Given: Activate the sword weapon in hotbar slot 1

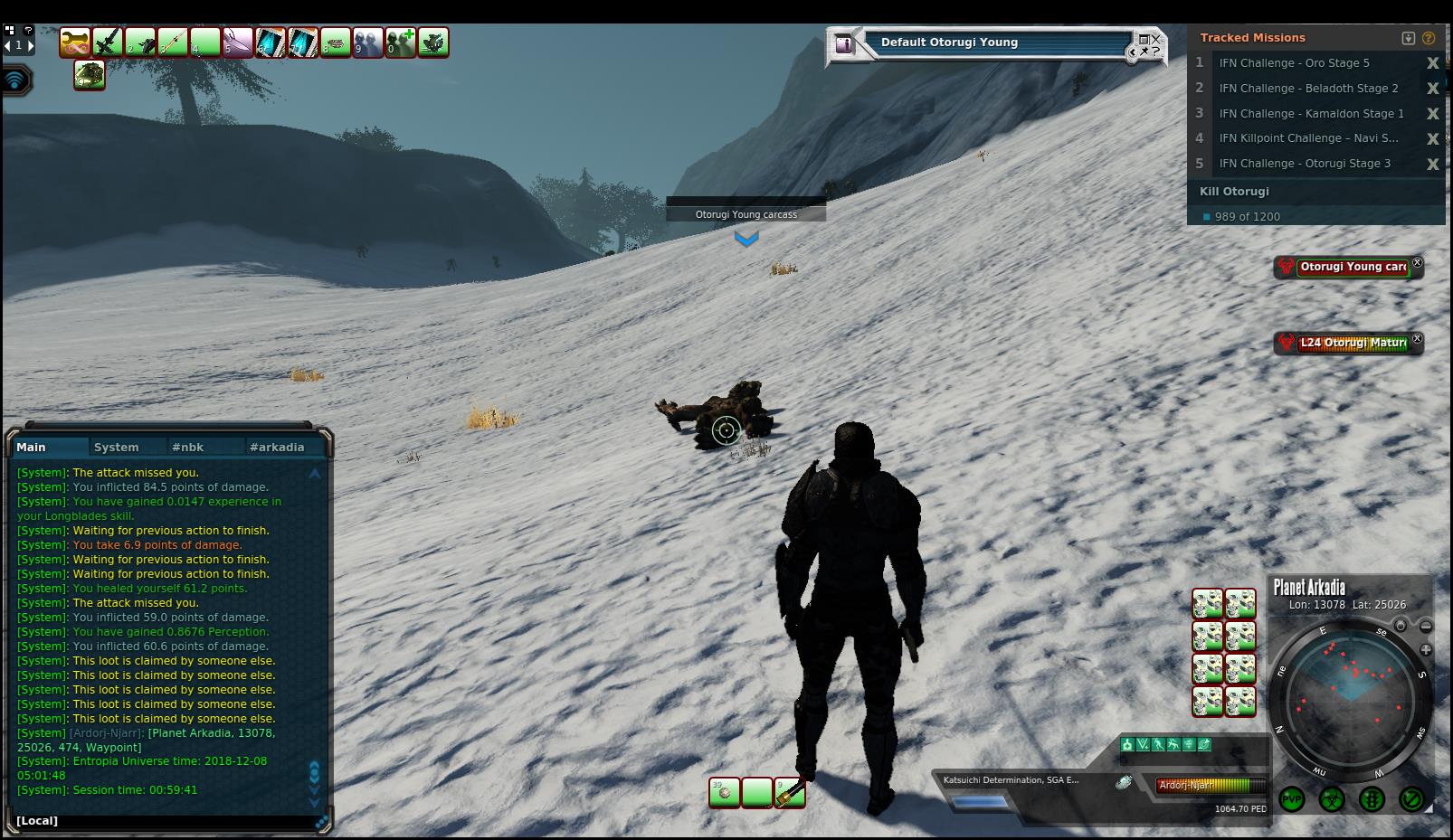Looking at the screenshot, I should (108, 42).
